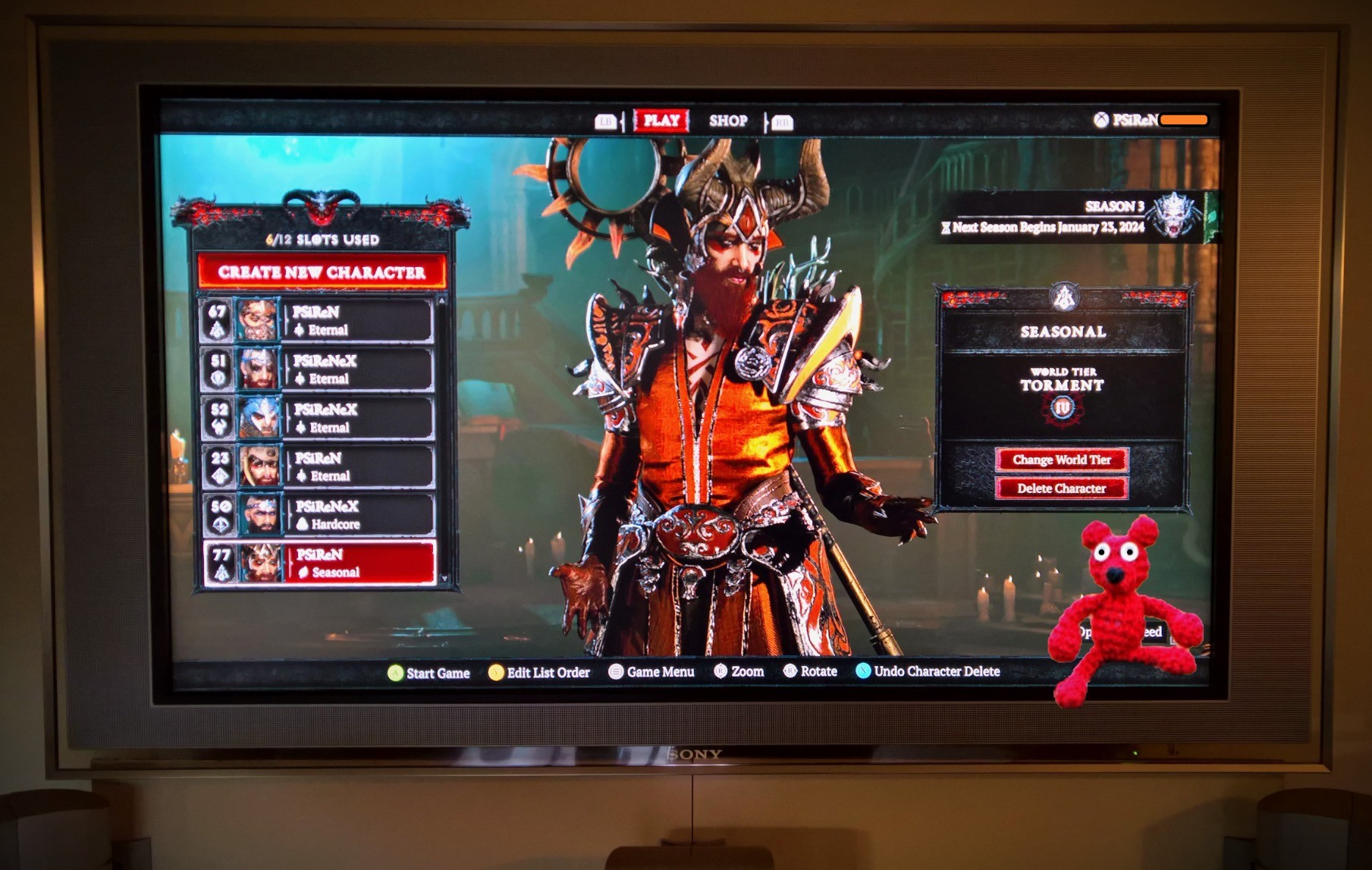Click Create New Character button

tap(322, 272)
